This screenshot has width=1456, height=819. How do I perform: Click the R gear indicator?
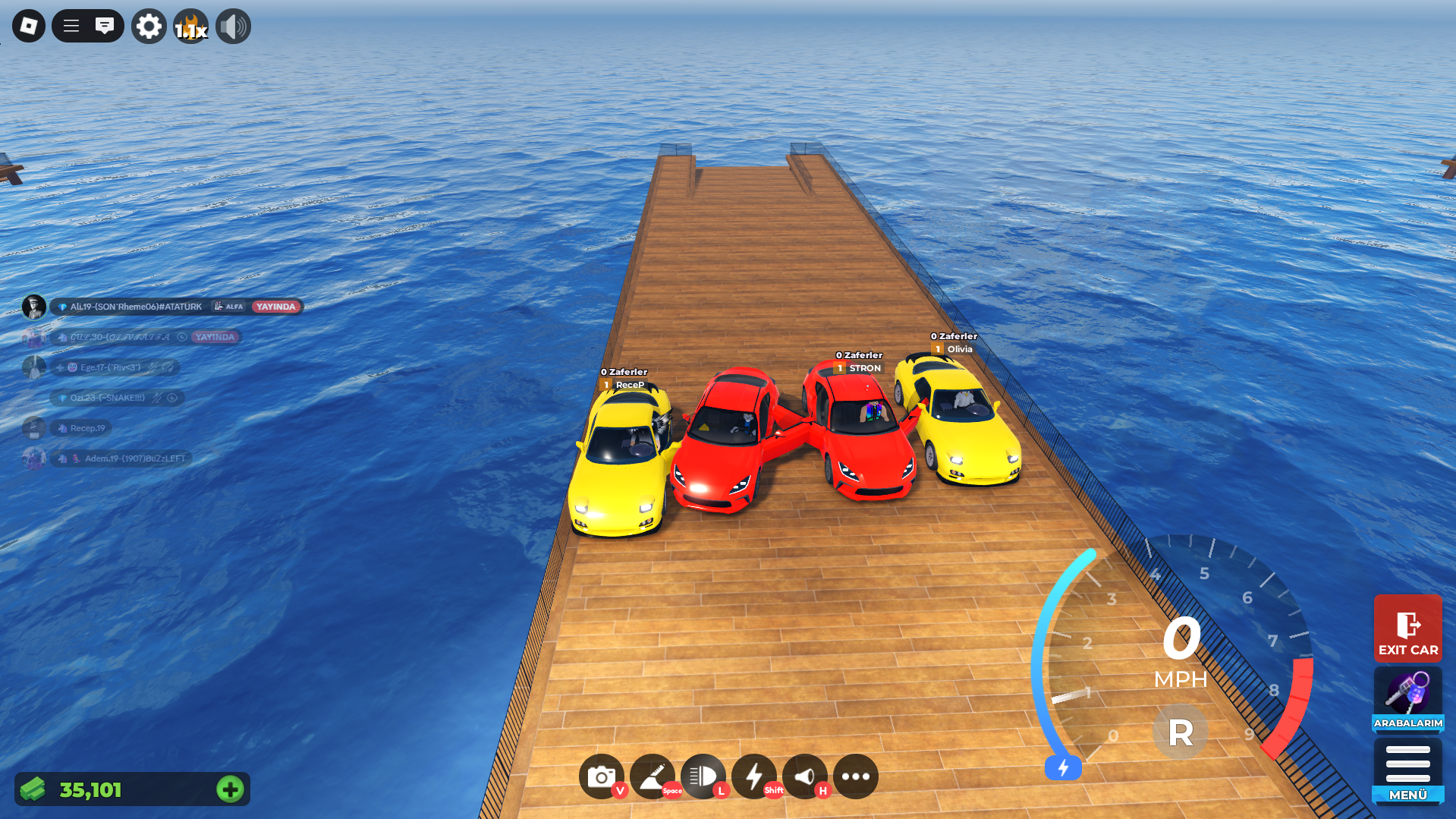[x=1180, y=732]
